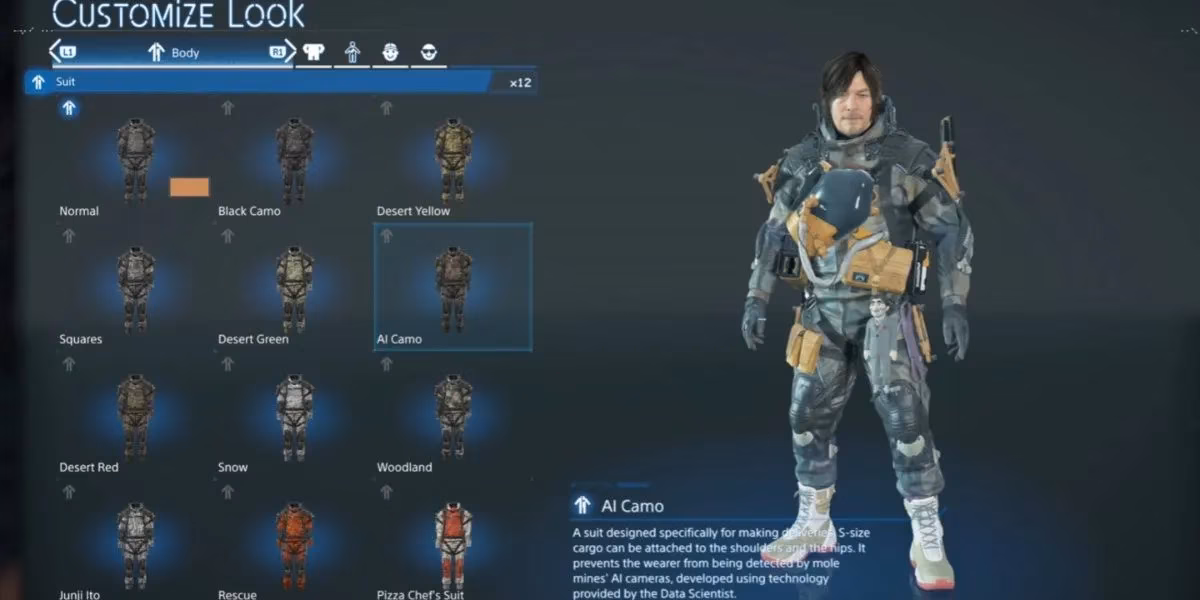Open the backpack customization tab

click(314, 53)
